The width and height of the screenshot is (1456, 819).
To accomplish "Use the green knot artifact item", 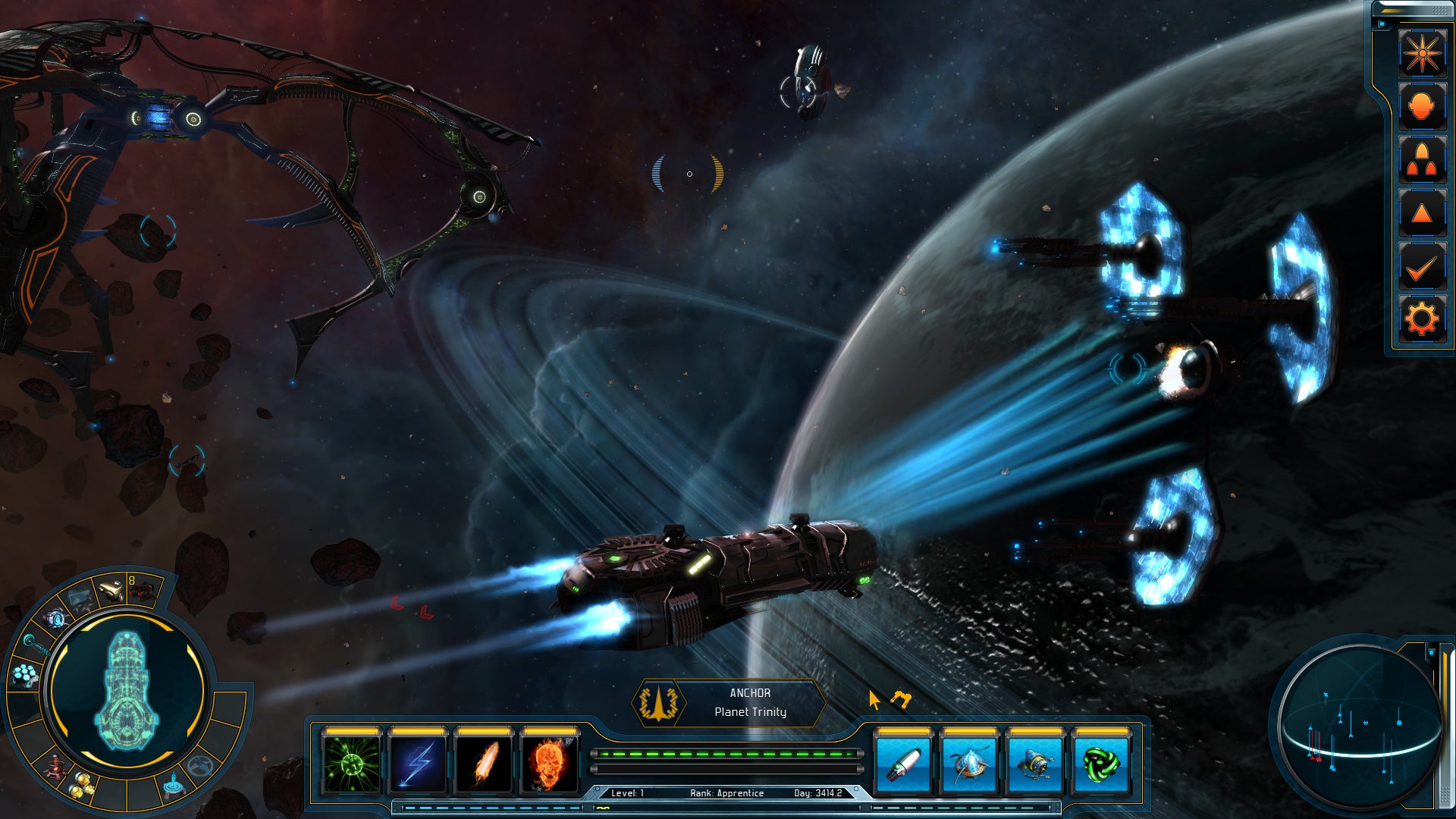I will (x=1101, y=764).
